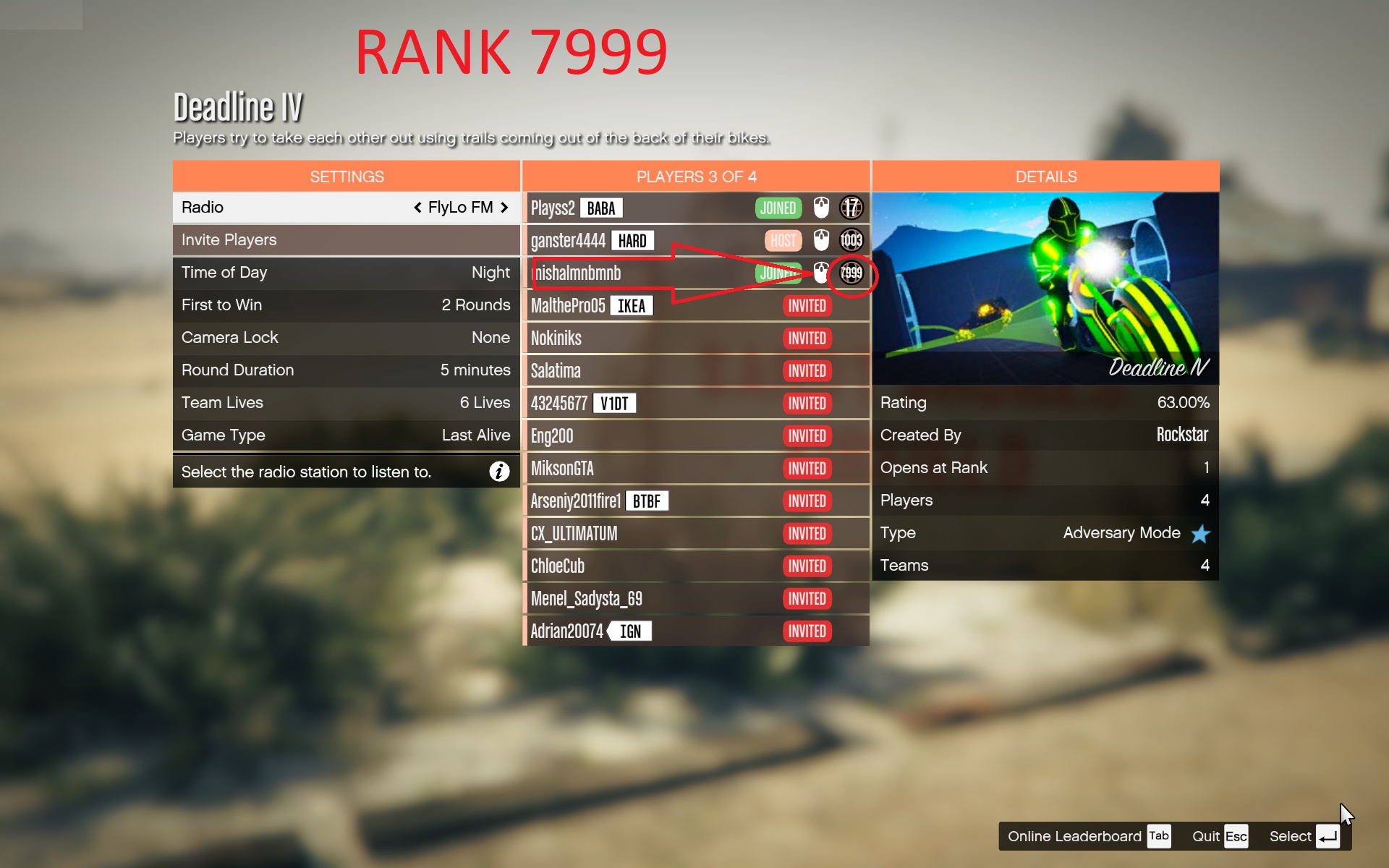Click right arrow beside FlyLo FM

pos(504,207)
